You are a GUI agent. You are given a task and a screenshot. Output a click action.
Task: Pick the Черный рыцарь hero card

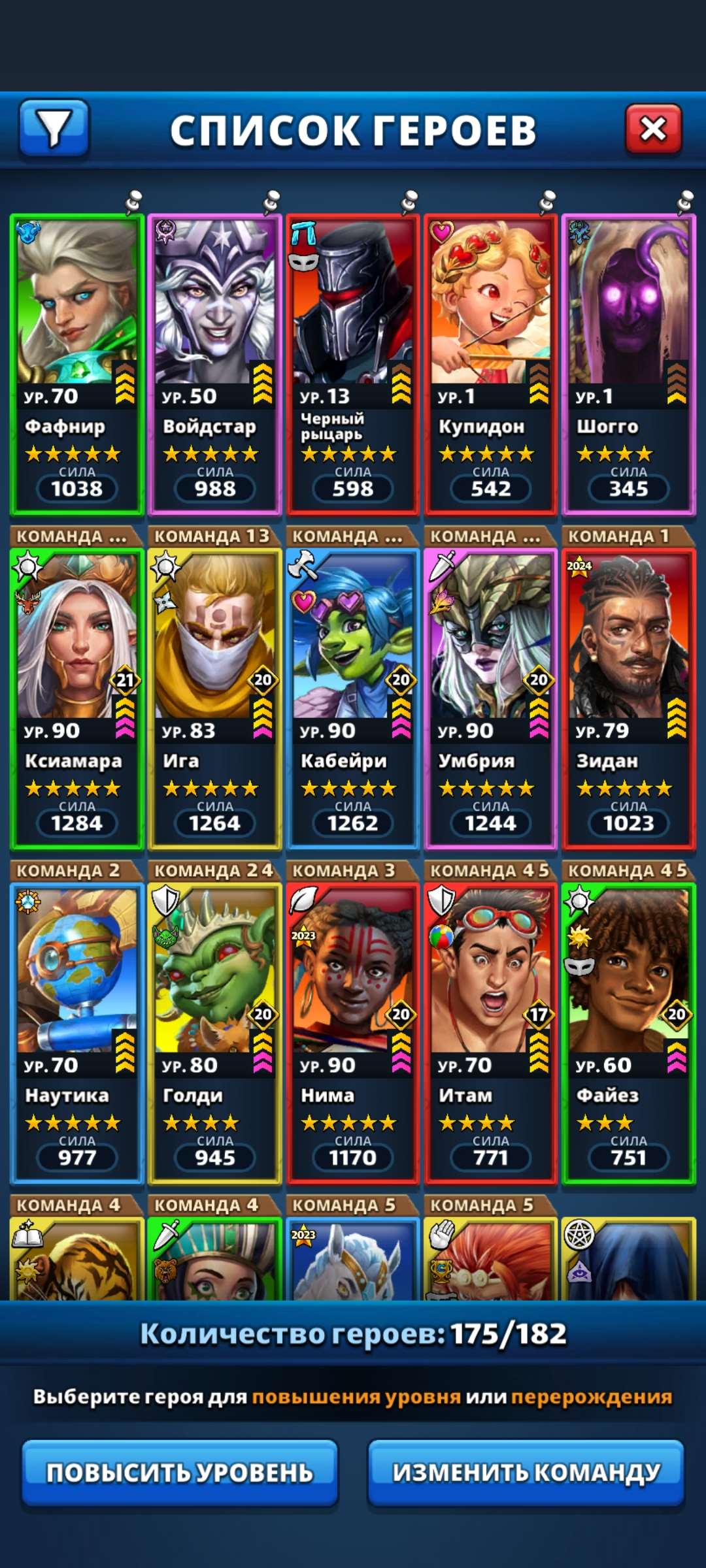(x=353, y=365)
